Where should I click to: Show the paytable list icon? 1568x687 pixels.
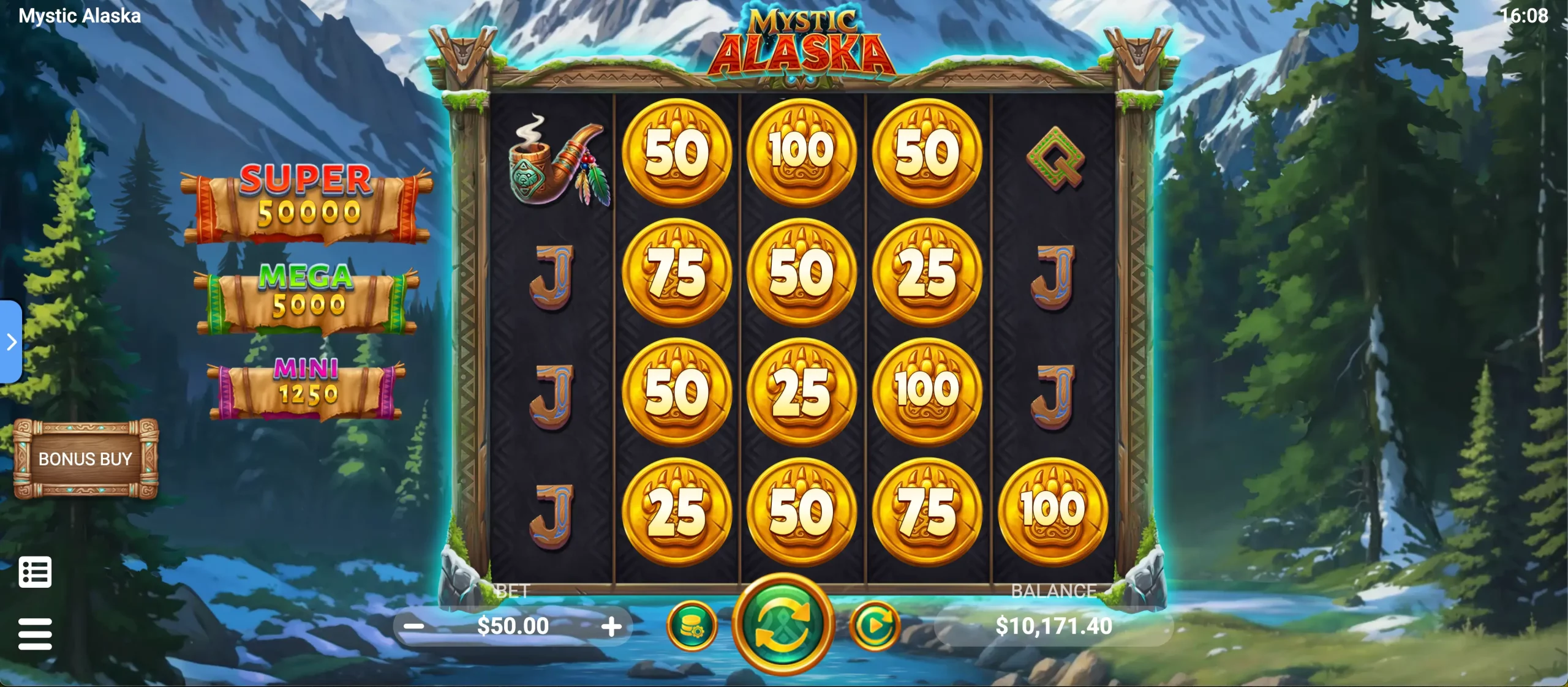click(x=35, y=572)
